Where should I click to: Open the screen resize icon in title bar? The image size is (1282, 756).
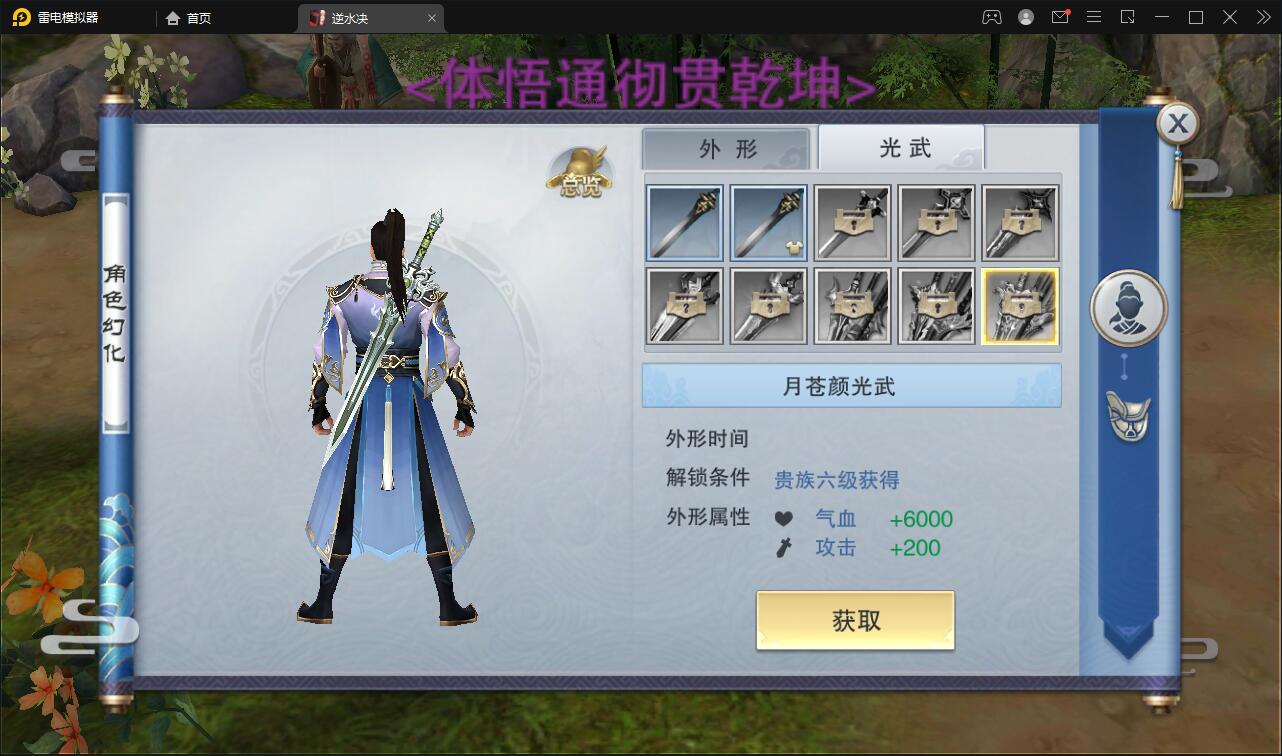pos(1126,17)
